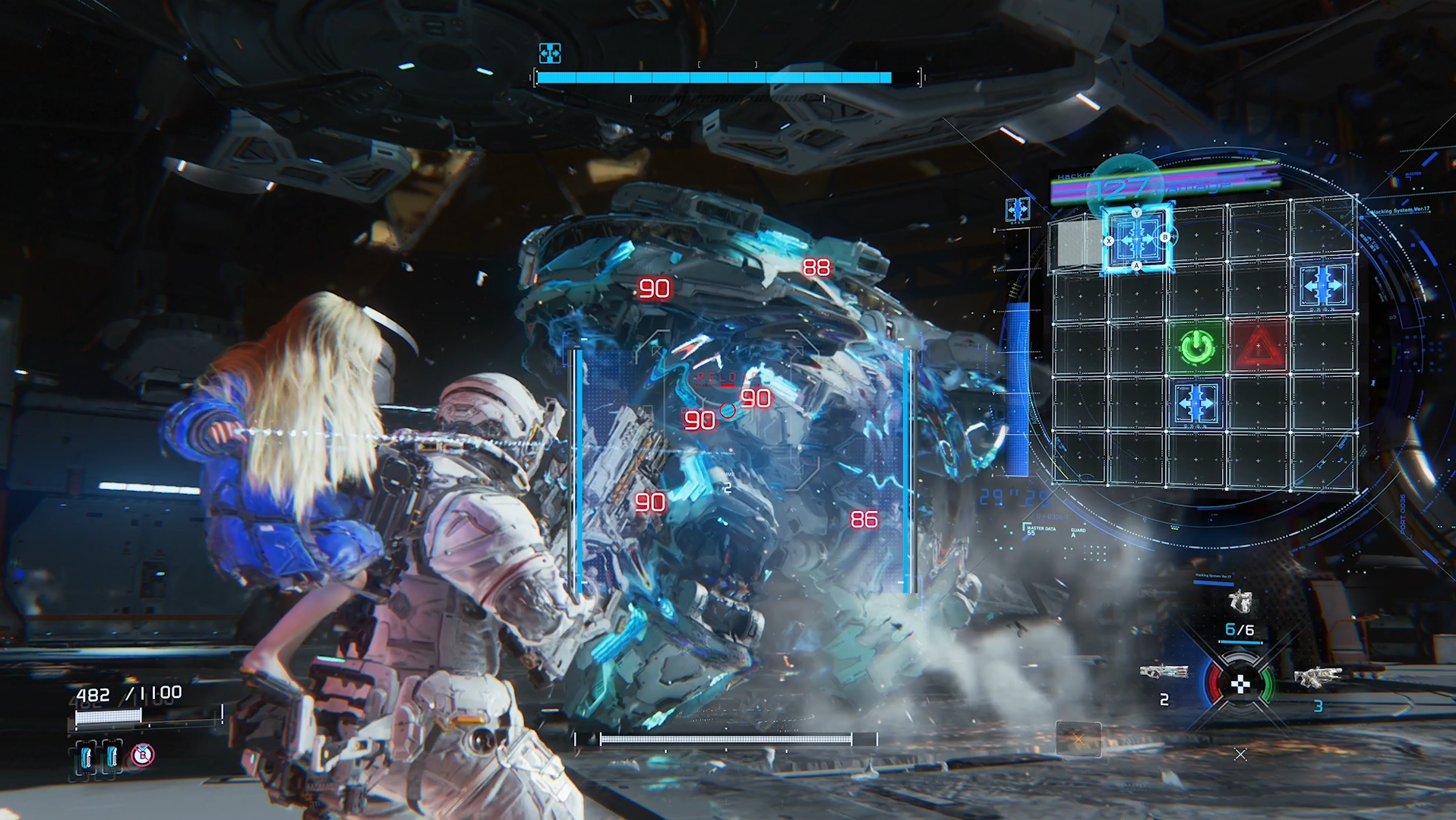
Task: Click the weapon wheel's center d-pad icon
Action: pyautogui.click(x=1240, y=684)
